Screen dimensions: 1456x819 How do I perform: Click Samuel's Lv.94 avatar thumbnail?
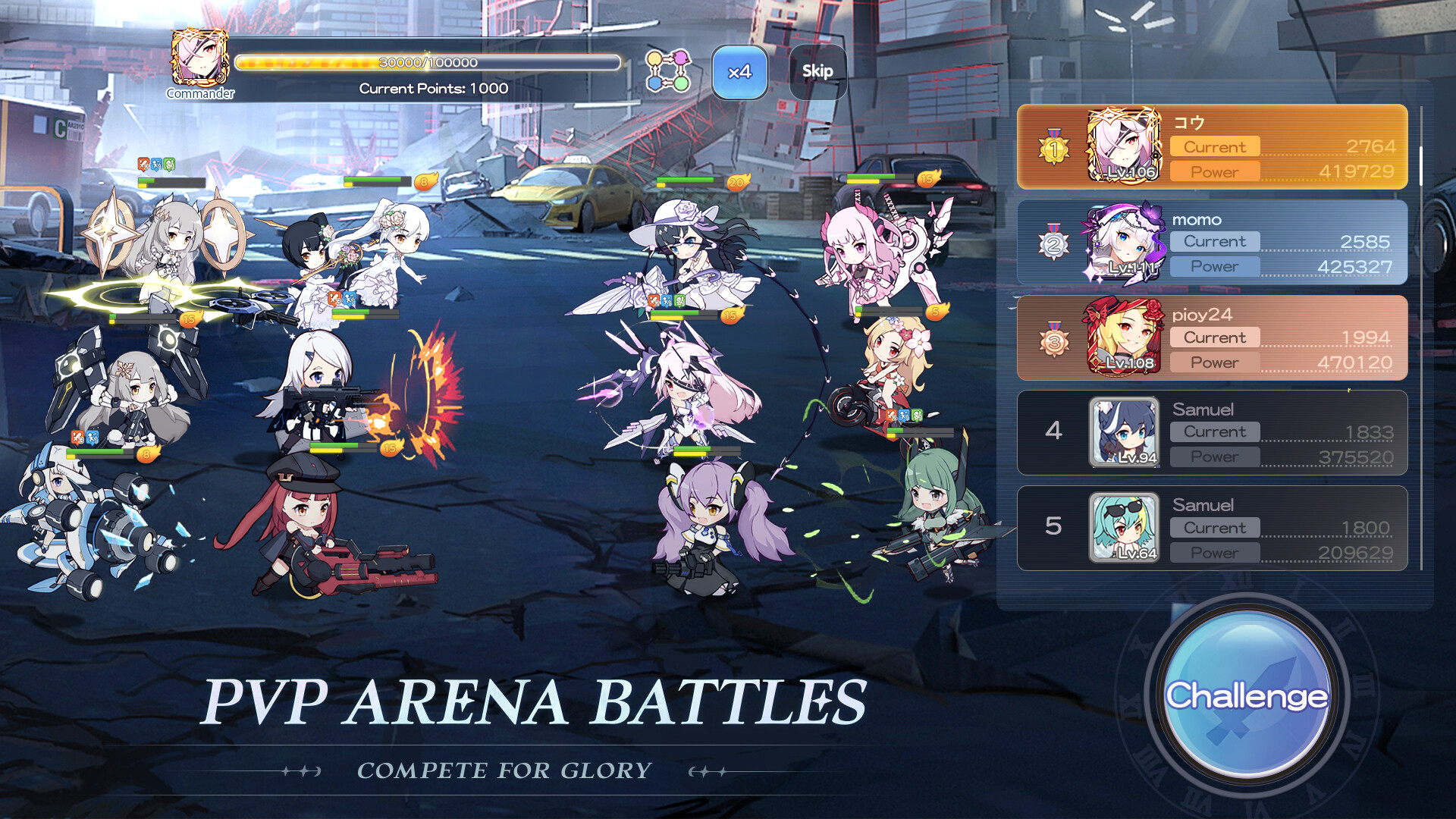click(x=1125, y=432)
